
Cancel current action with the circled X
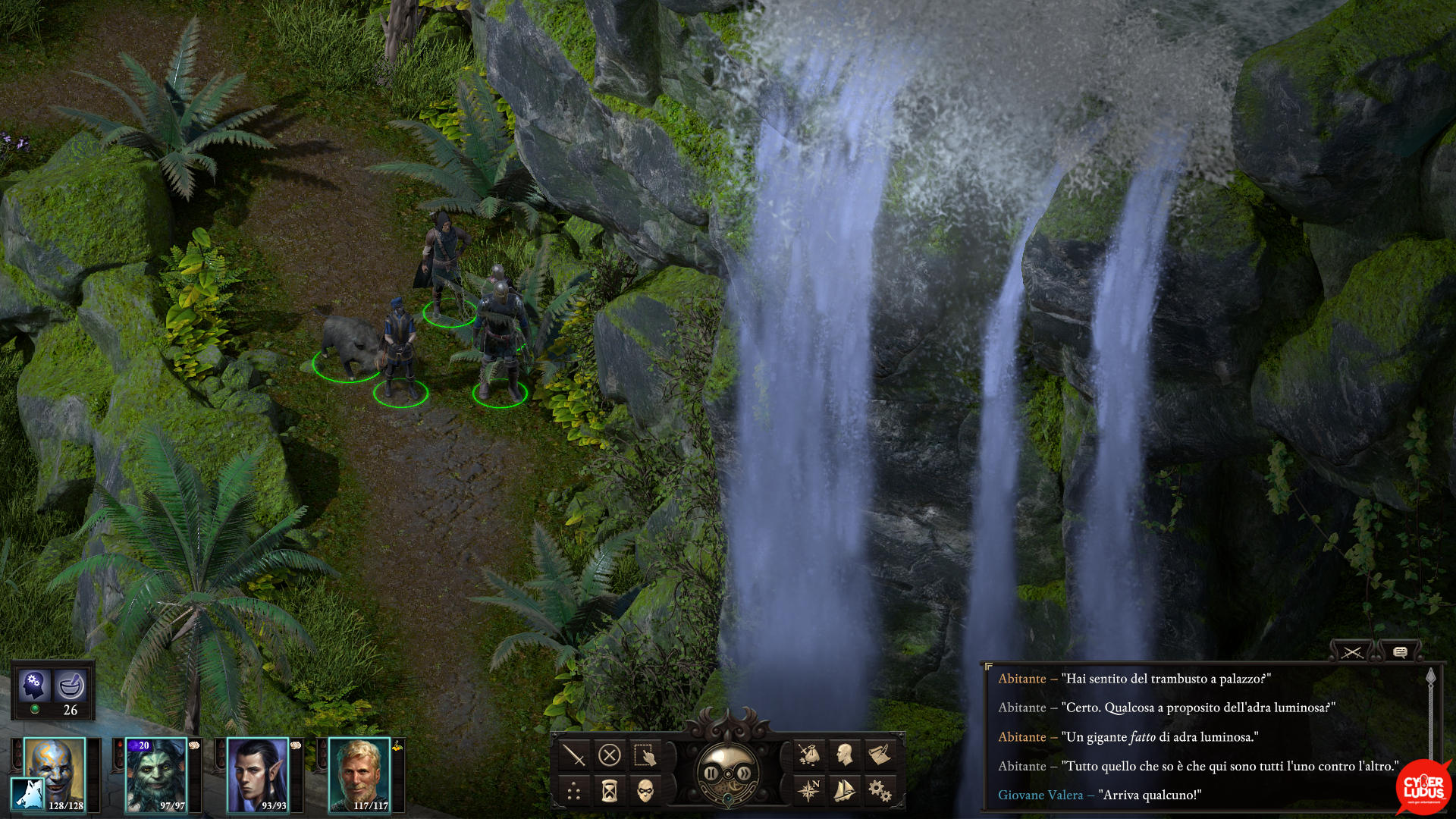[610, 755]
